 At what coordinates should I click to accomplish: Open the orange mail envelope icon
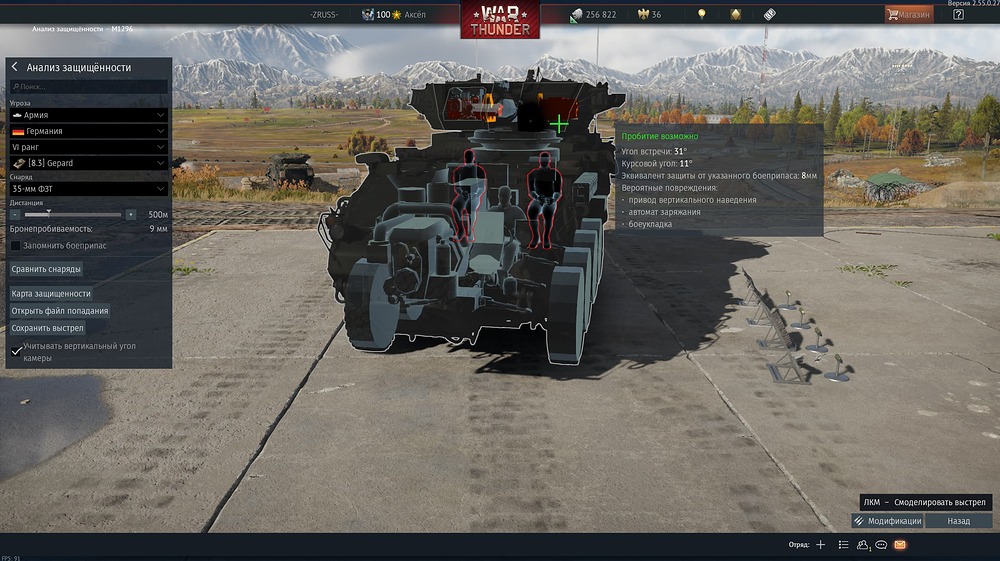[x=900, y=545]
